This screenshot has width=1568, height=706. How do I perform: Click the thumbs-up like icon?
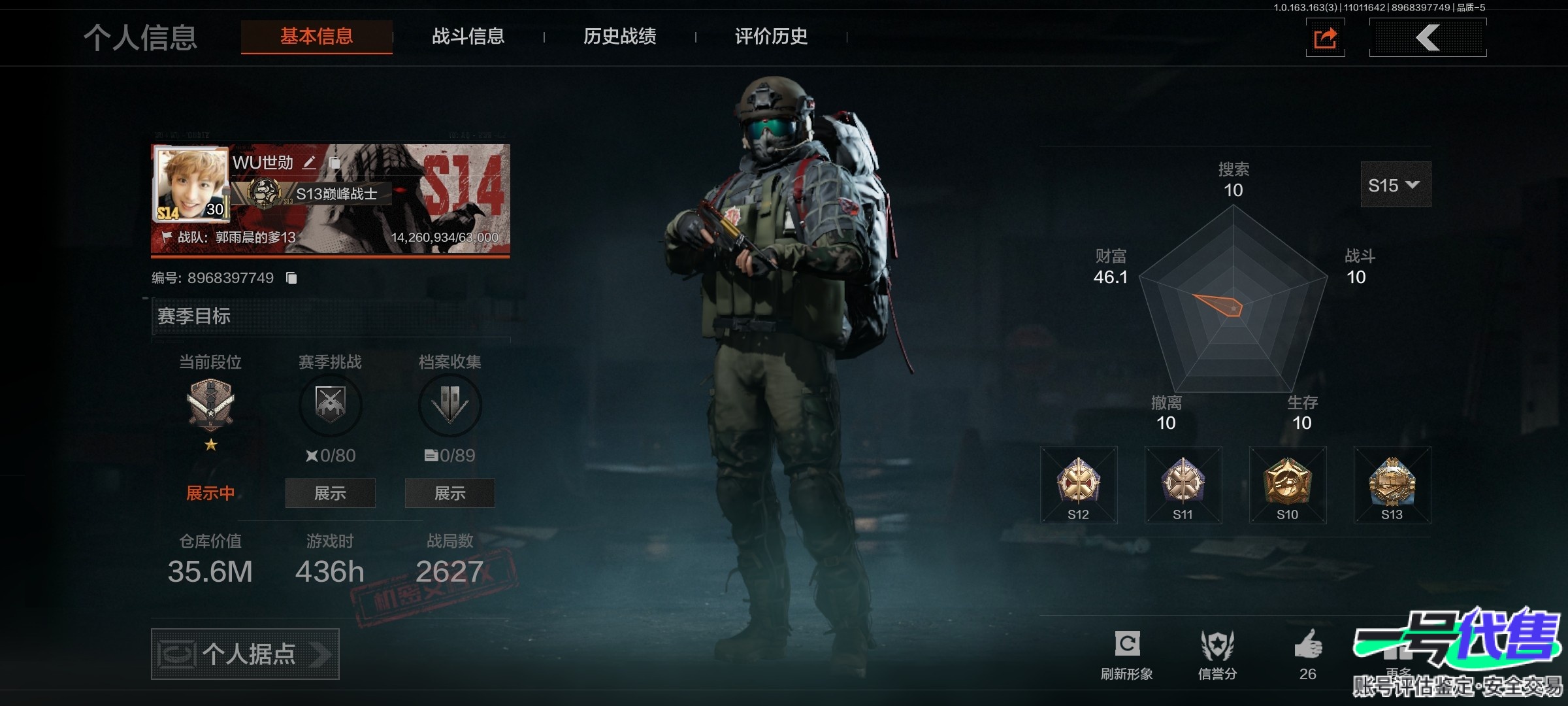pos(1308,646)
